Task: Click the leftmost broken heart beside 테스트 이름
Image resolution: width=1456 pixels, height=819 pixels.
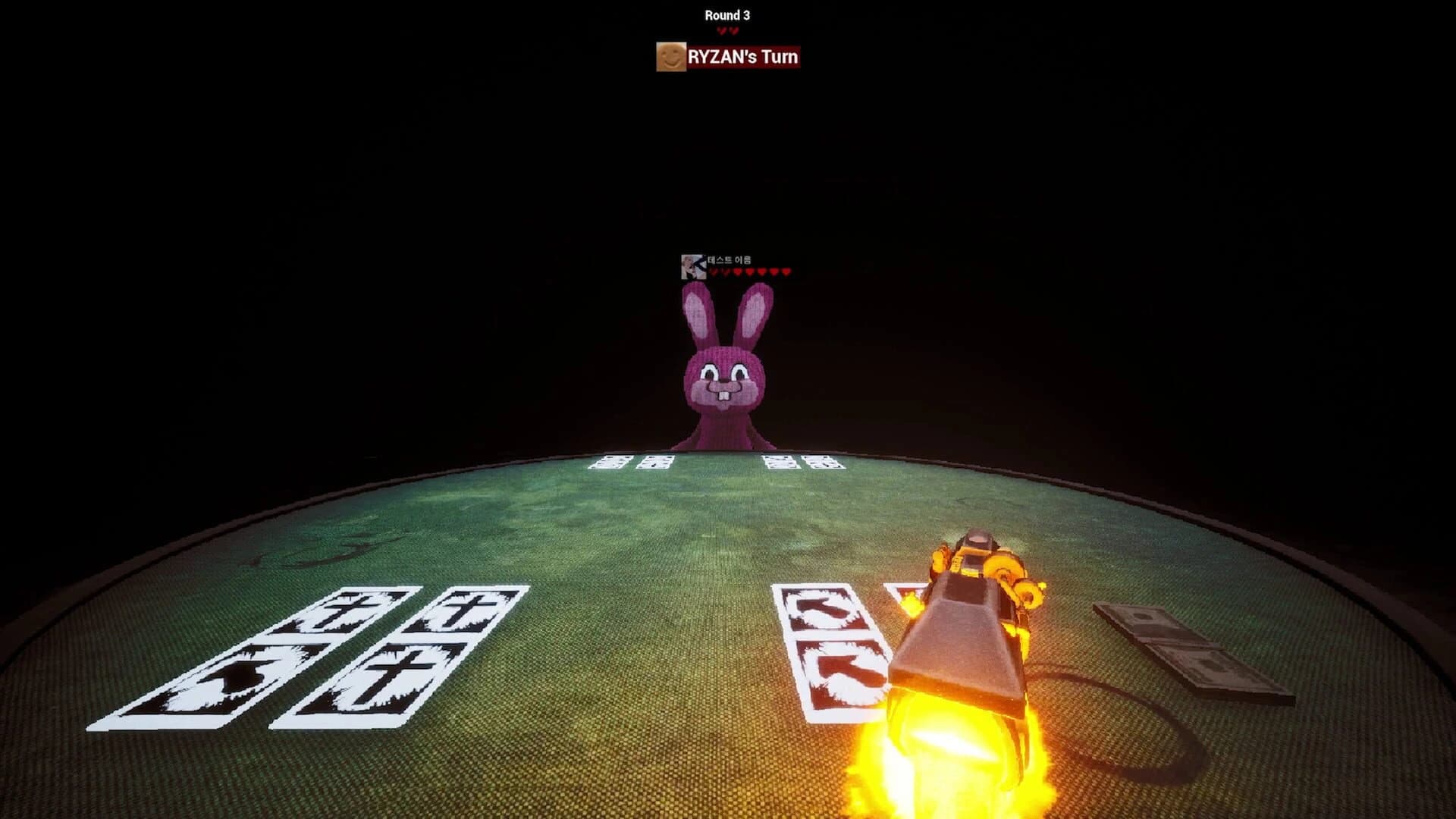Action: (x=714, y=271)
